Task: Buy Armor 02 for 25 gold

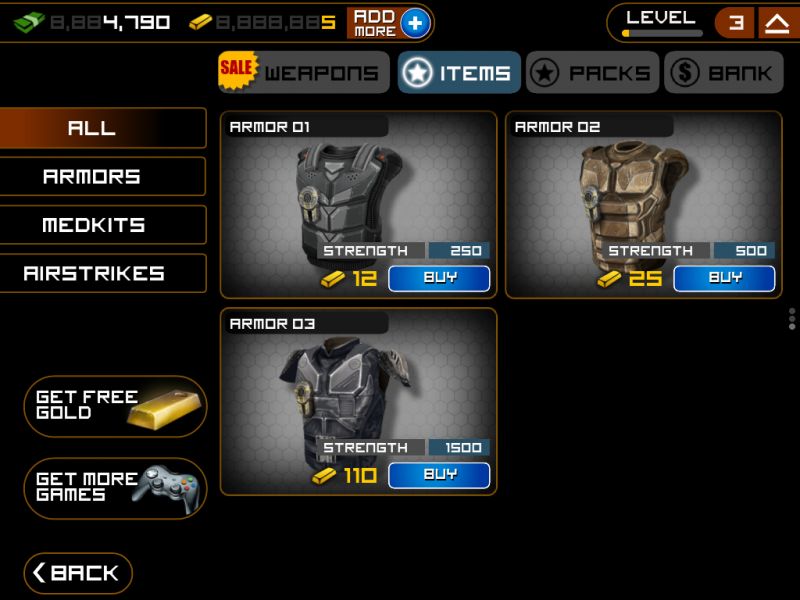Action: pos(724,278)
